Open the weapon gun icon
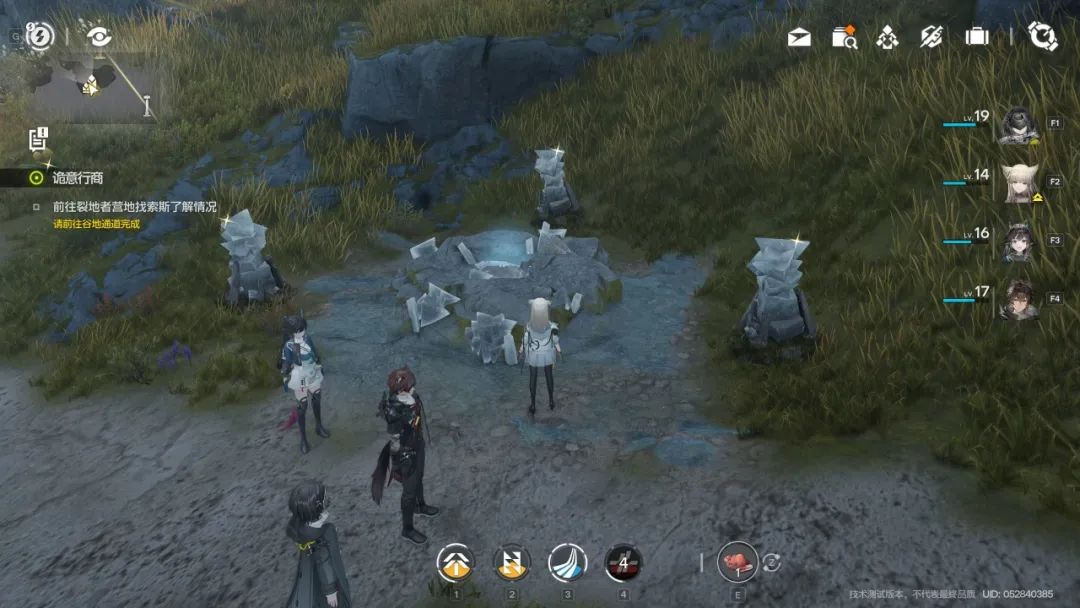 (x=932, y=37)
